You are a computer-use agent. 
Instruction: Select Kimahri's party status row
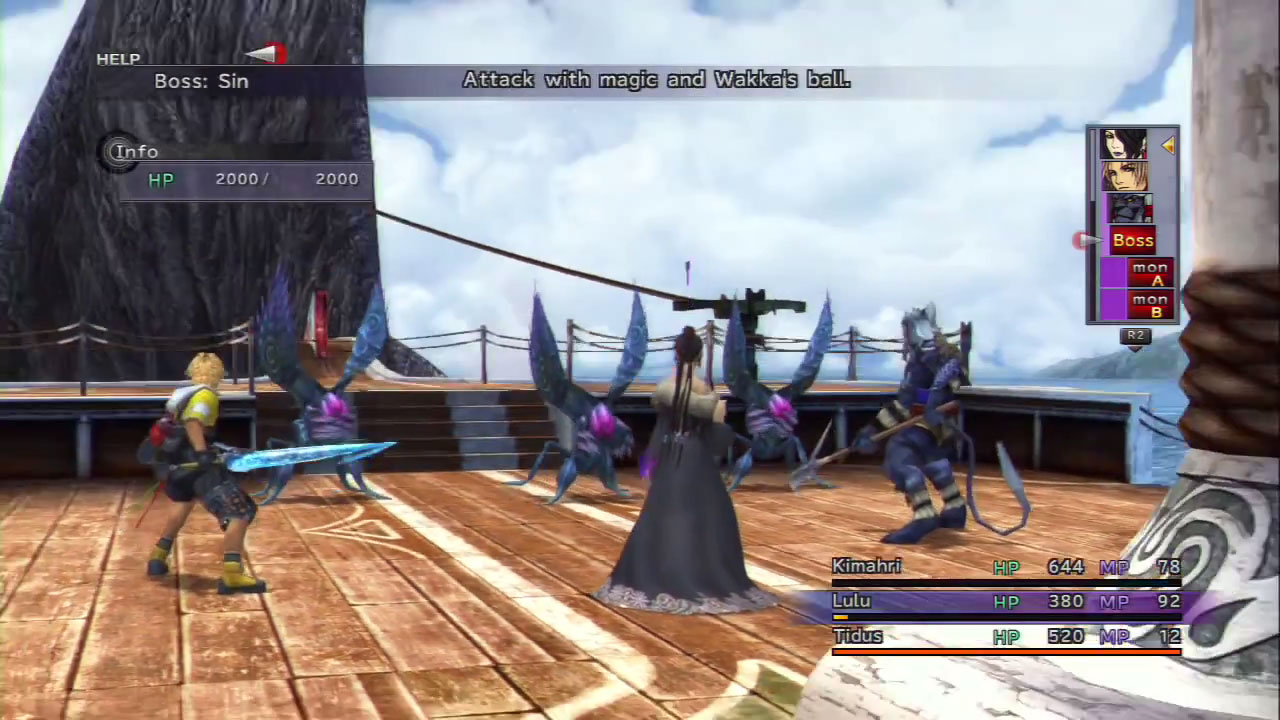(1005, 567)
